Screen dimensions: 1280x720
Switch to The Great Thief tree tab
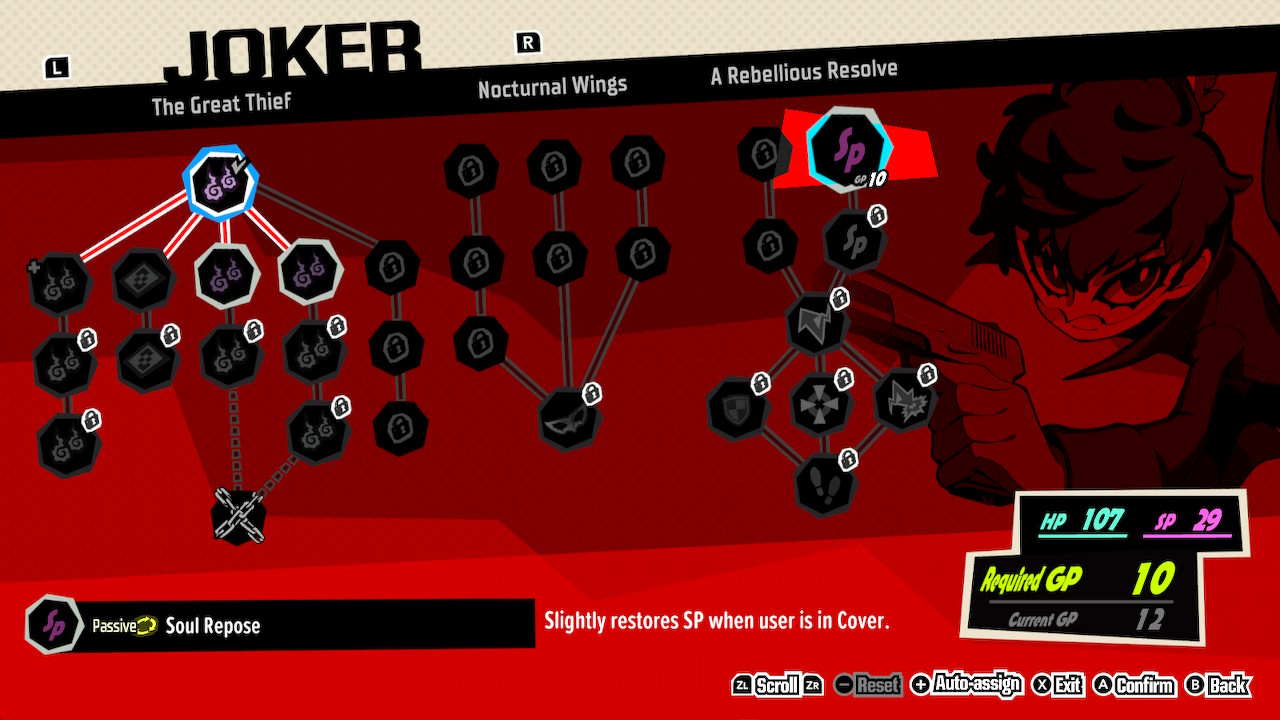coord(221,102)
